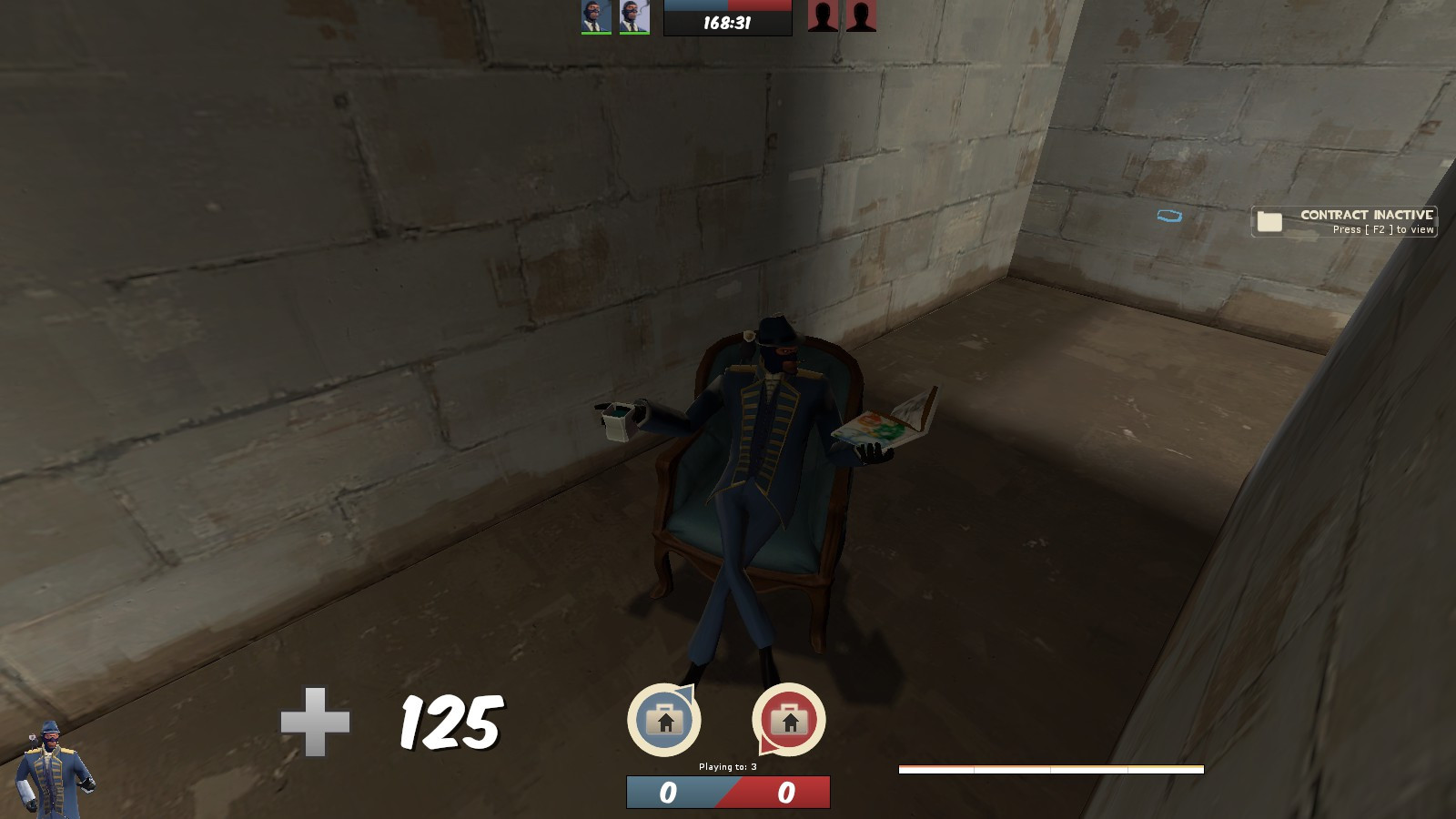Click the second blue Spy avatar
Screen dimensions: 1456x819
pos(636,16)
